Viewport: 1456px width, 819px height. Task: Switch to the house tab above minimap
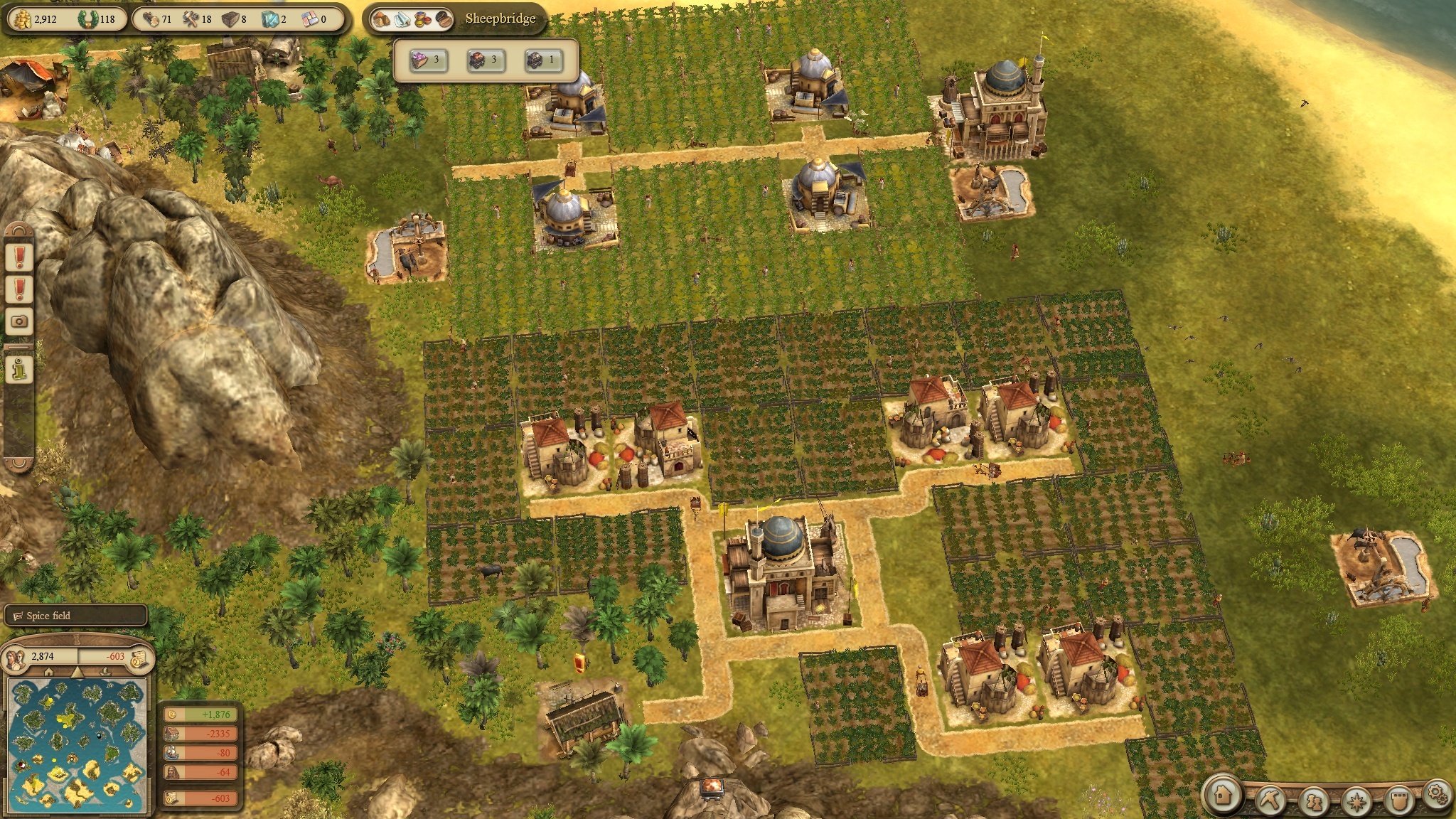48,672
